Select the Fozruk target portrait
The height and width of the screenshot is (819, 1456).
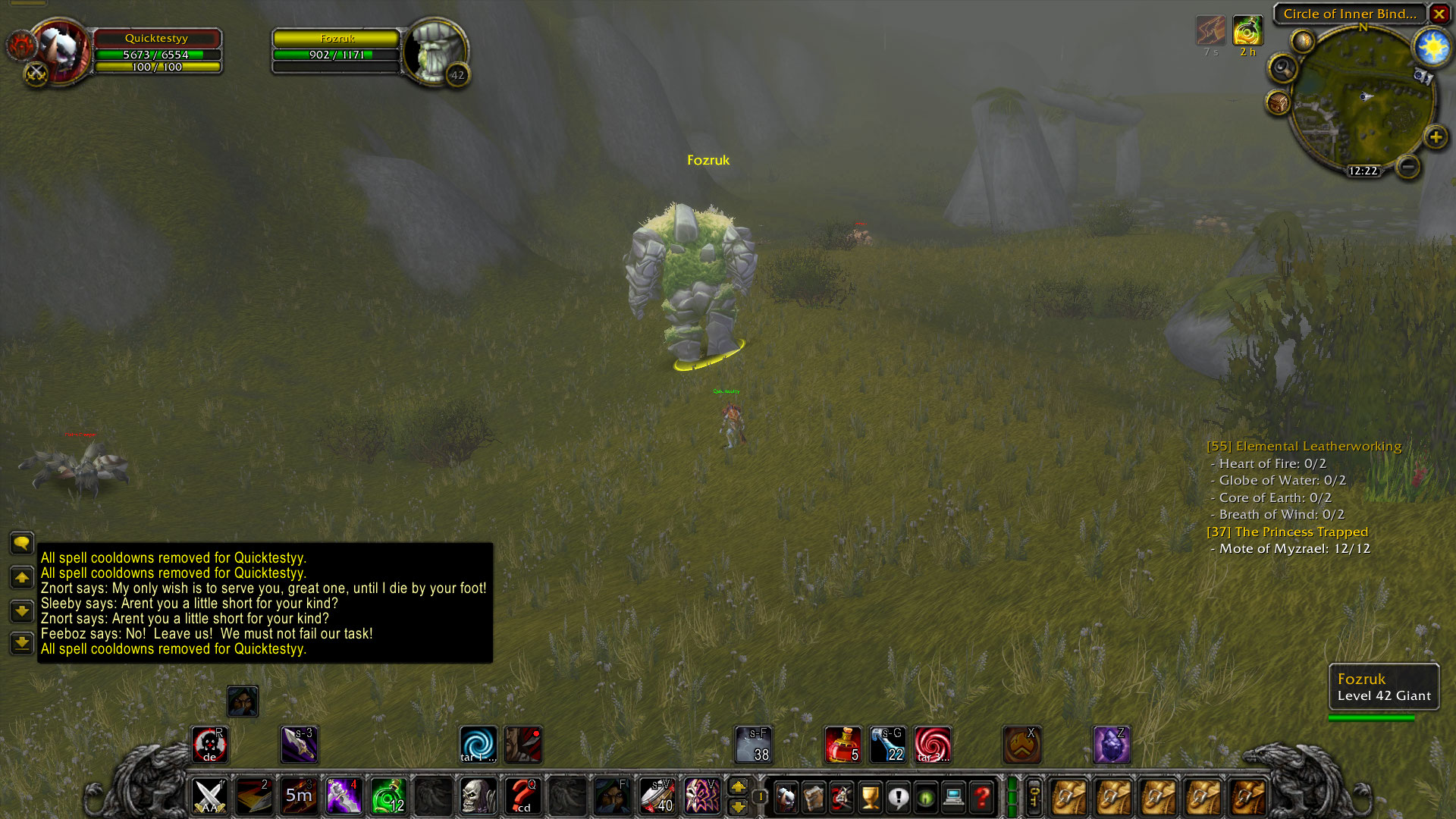(435, 52)
